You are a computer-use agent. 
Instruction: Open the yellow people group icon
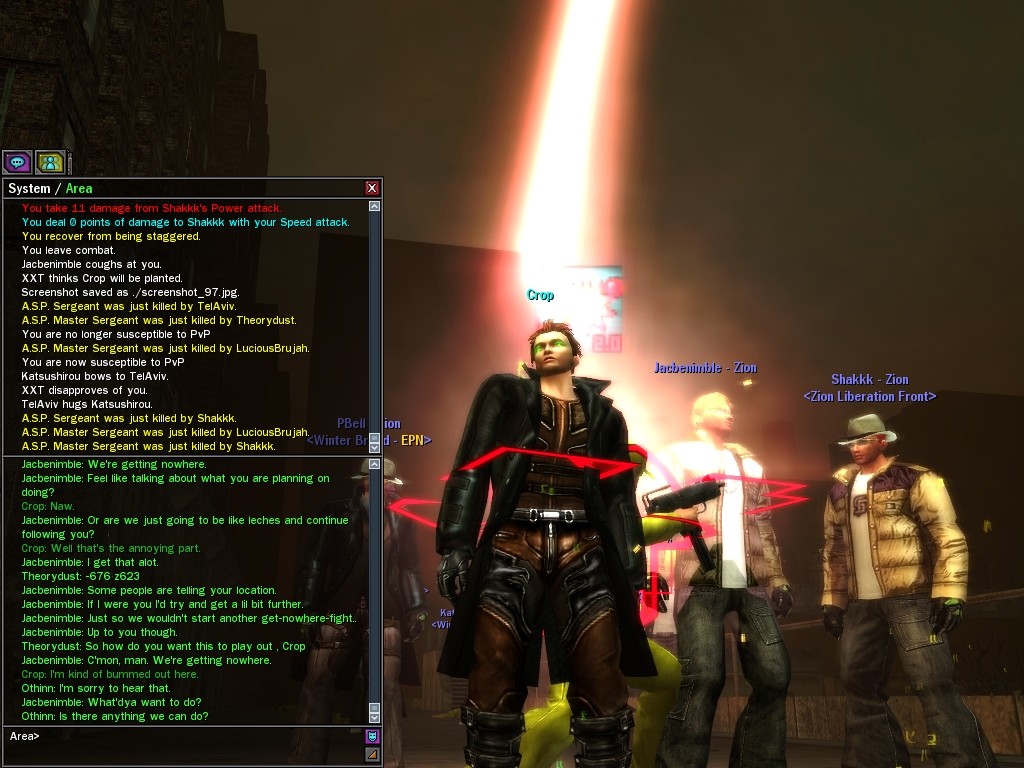pos(50,162)
